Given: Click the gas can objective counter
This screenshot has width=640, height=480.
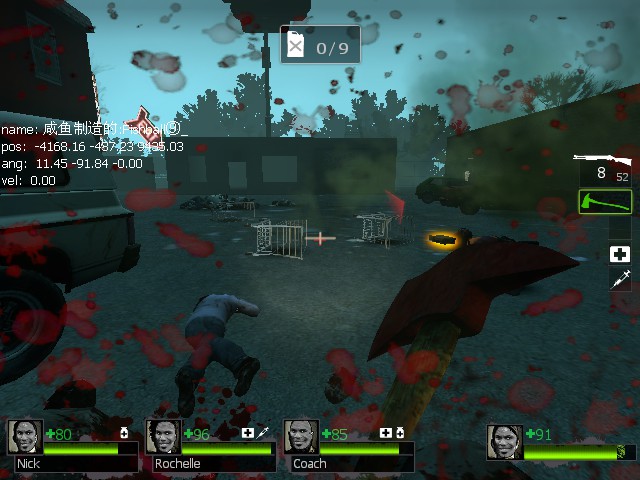Looking at the screenshot, I should pos(320,46).
